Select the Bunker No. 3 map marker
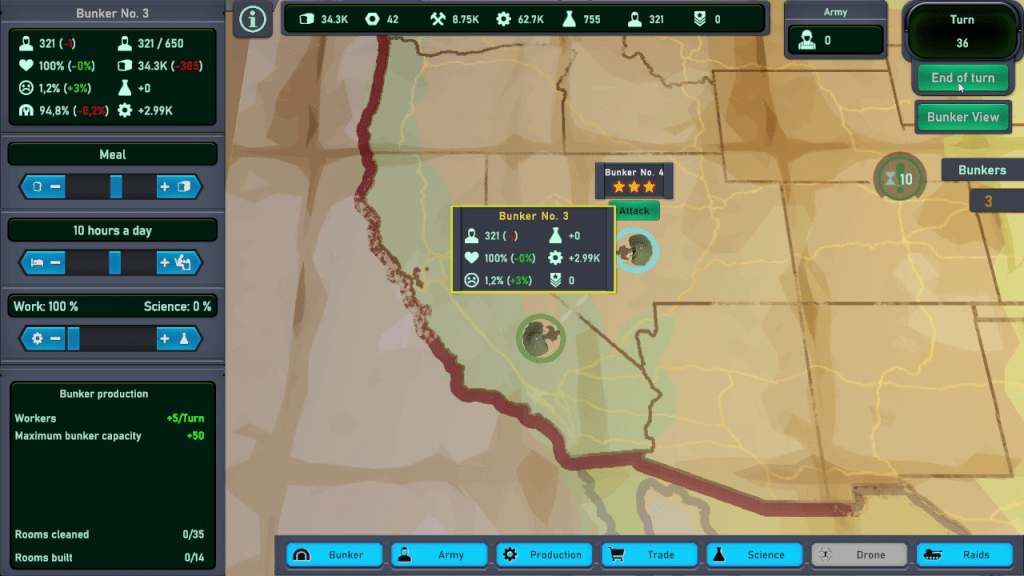This screenshot has width=1024, height=576. tap(541, 340)
